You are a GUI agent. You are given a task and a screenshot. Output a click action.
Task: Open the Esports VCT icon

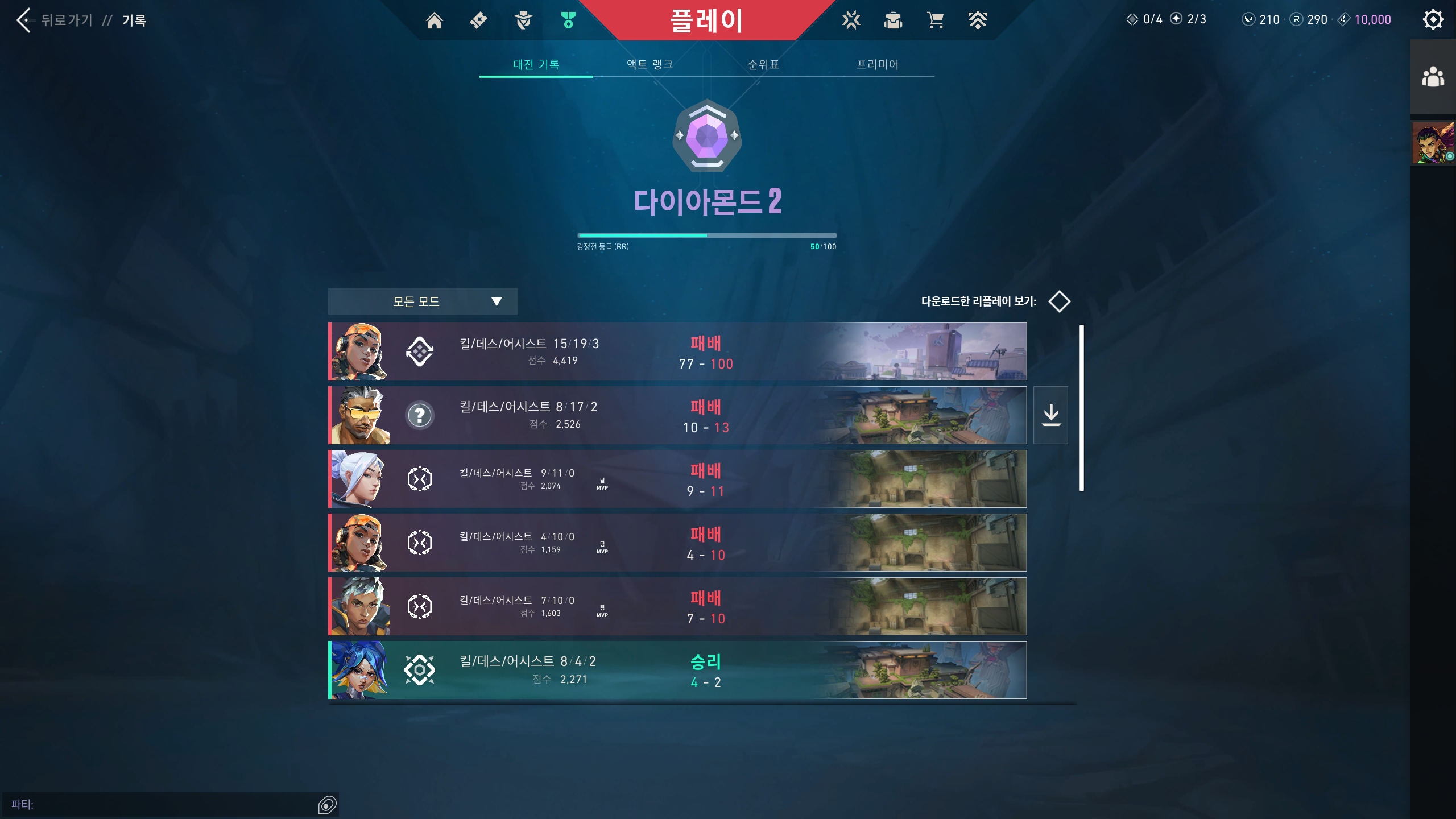pyautogui.click(x=850, y=20)
